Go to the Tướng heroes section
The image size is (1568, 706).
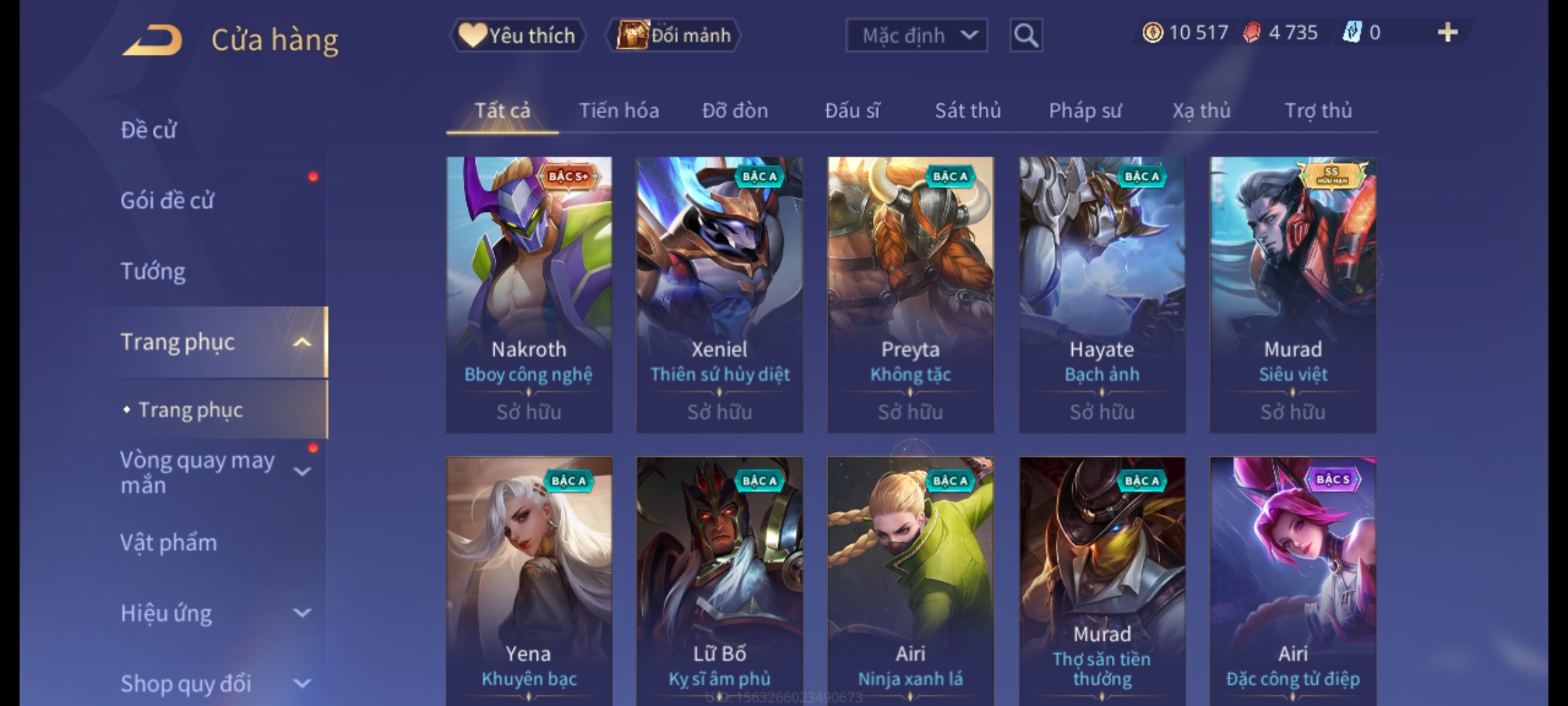tap(153, 271)
